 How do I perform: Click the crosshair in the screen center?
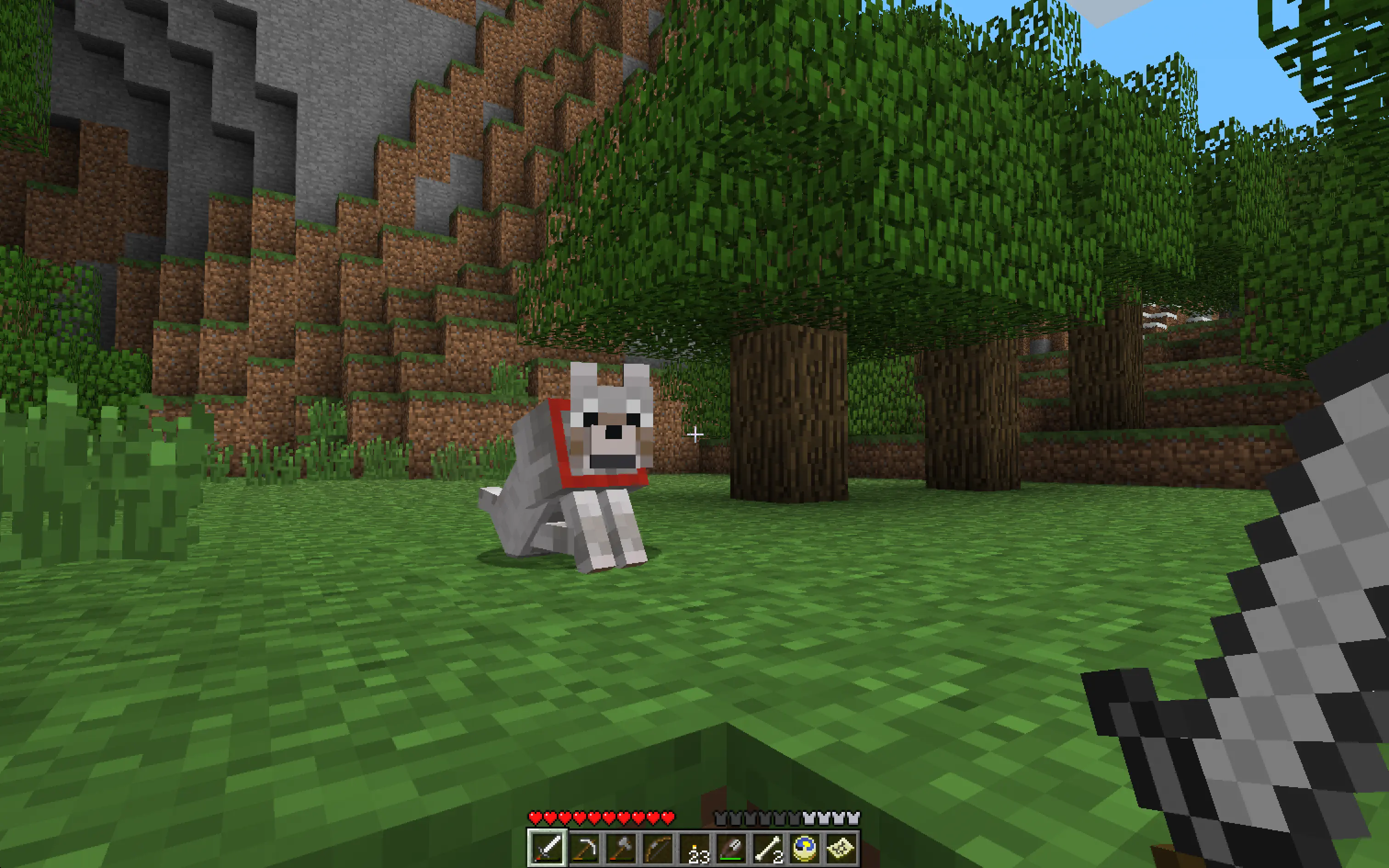(696, 434)
